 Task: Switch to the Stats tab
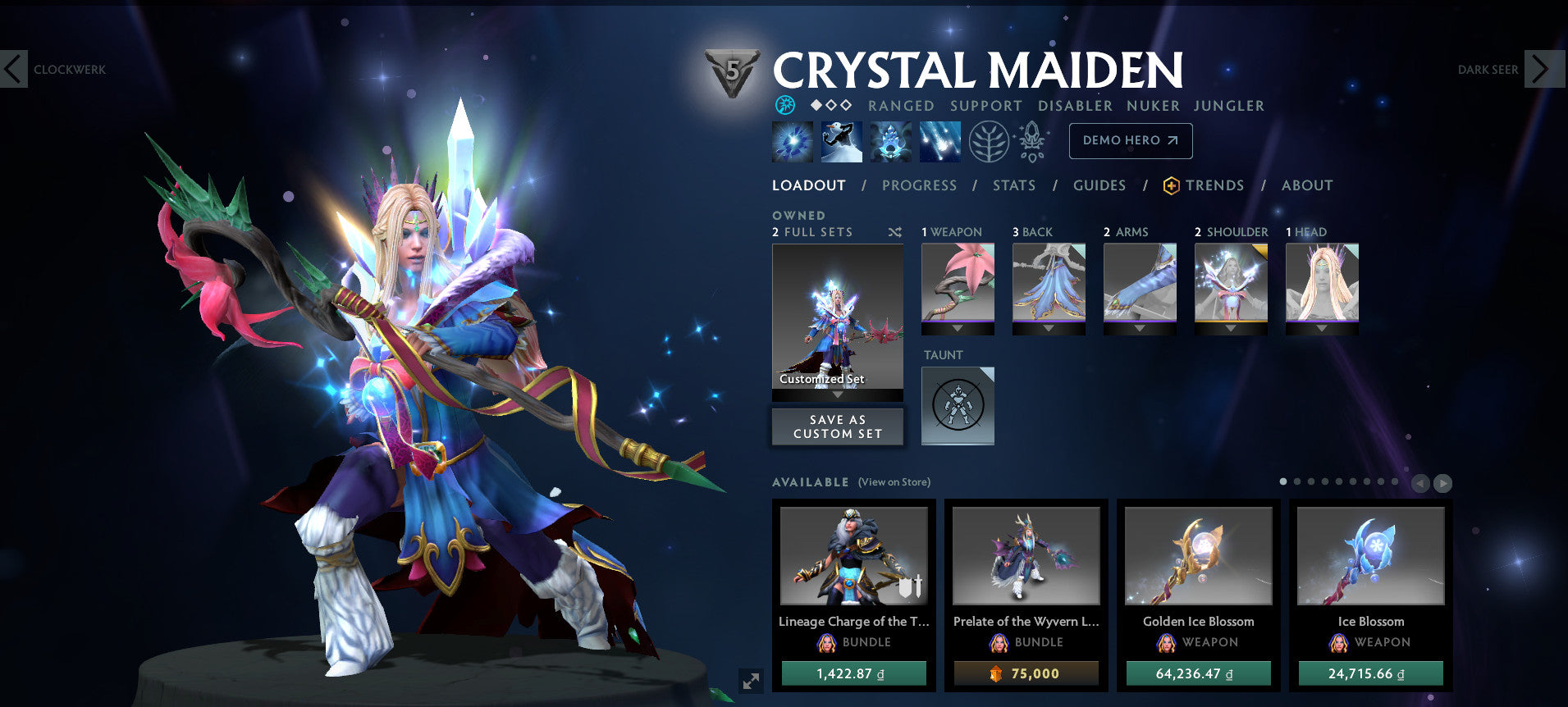(1013, 185)
